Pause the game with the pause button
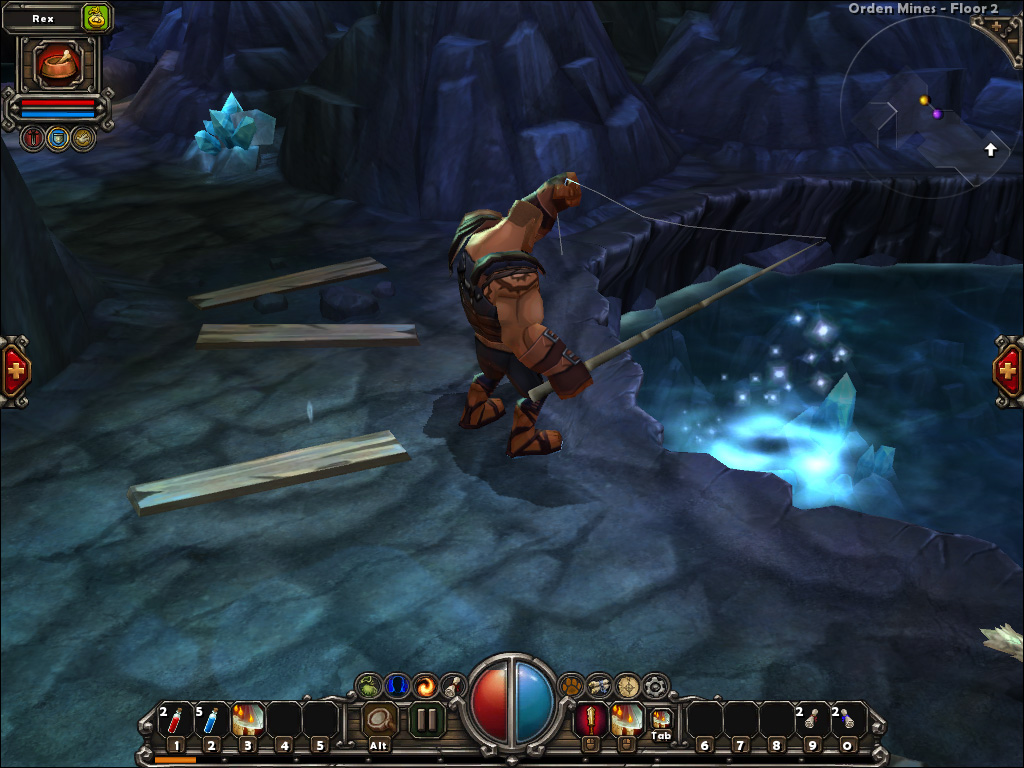 [x=427, y=719]
